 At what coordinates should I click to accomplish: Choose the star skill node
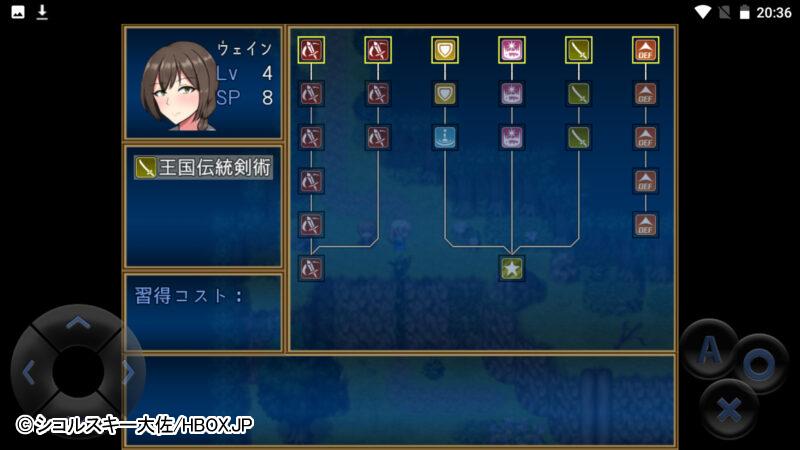click(512, 268)
